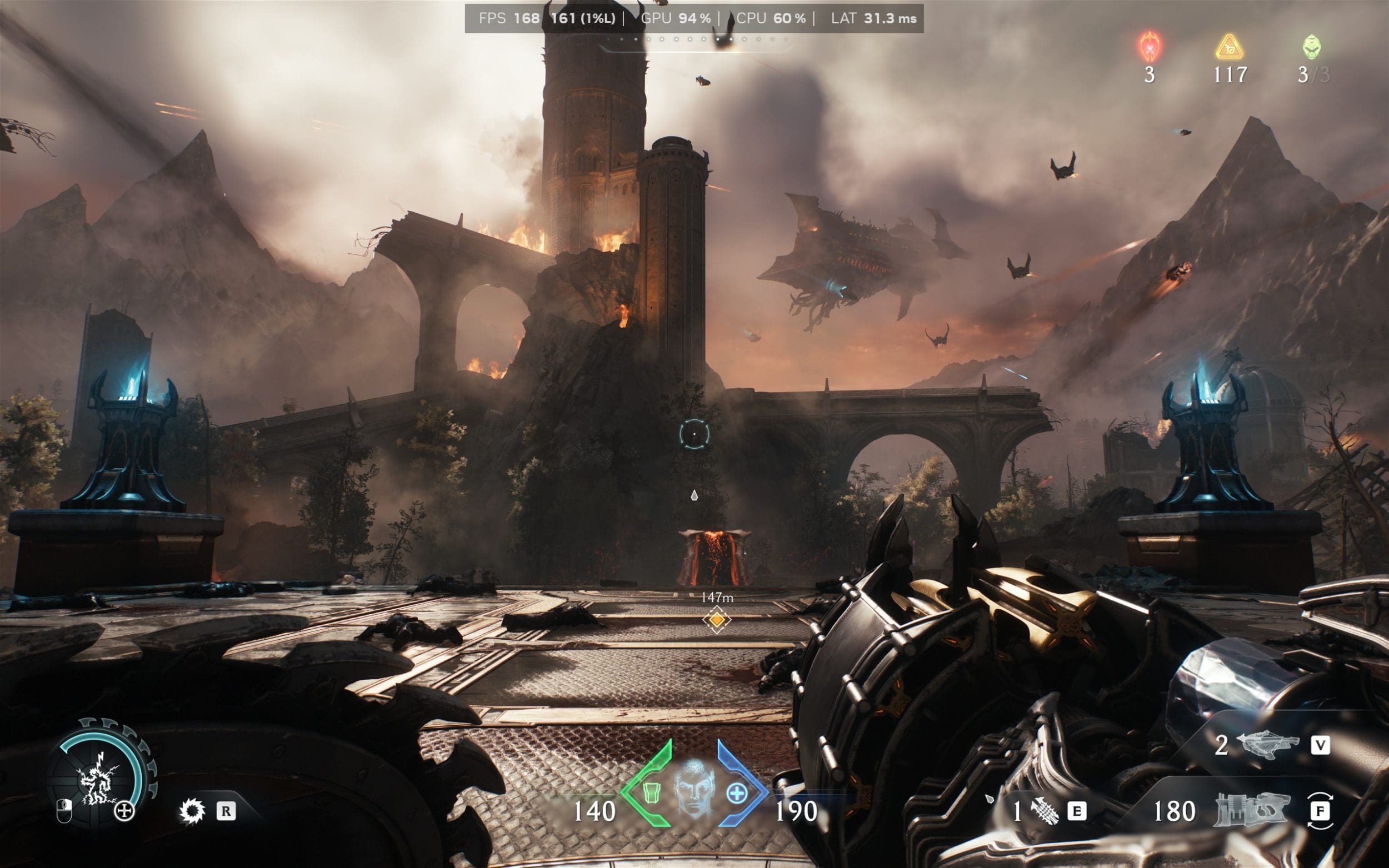The image size is (1389, 868).
Task: Select the gold triangle currency icon
Action: point(1230,48)
